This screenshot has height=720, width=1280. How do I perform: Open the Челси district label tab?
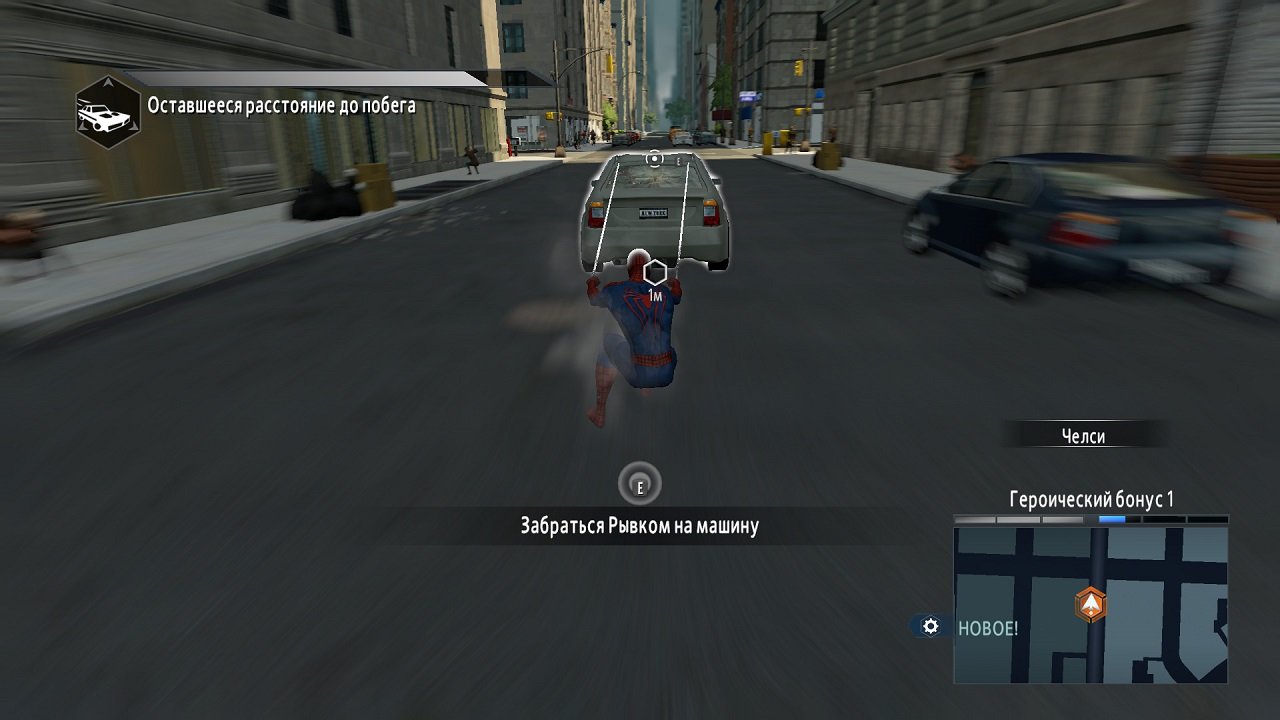click(x=1083, y=435)
